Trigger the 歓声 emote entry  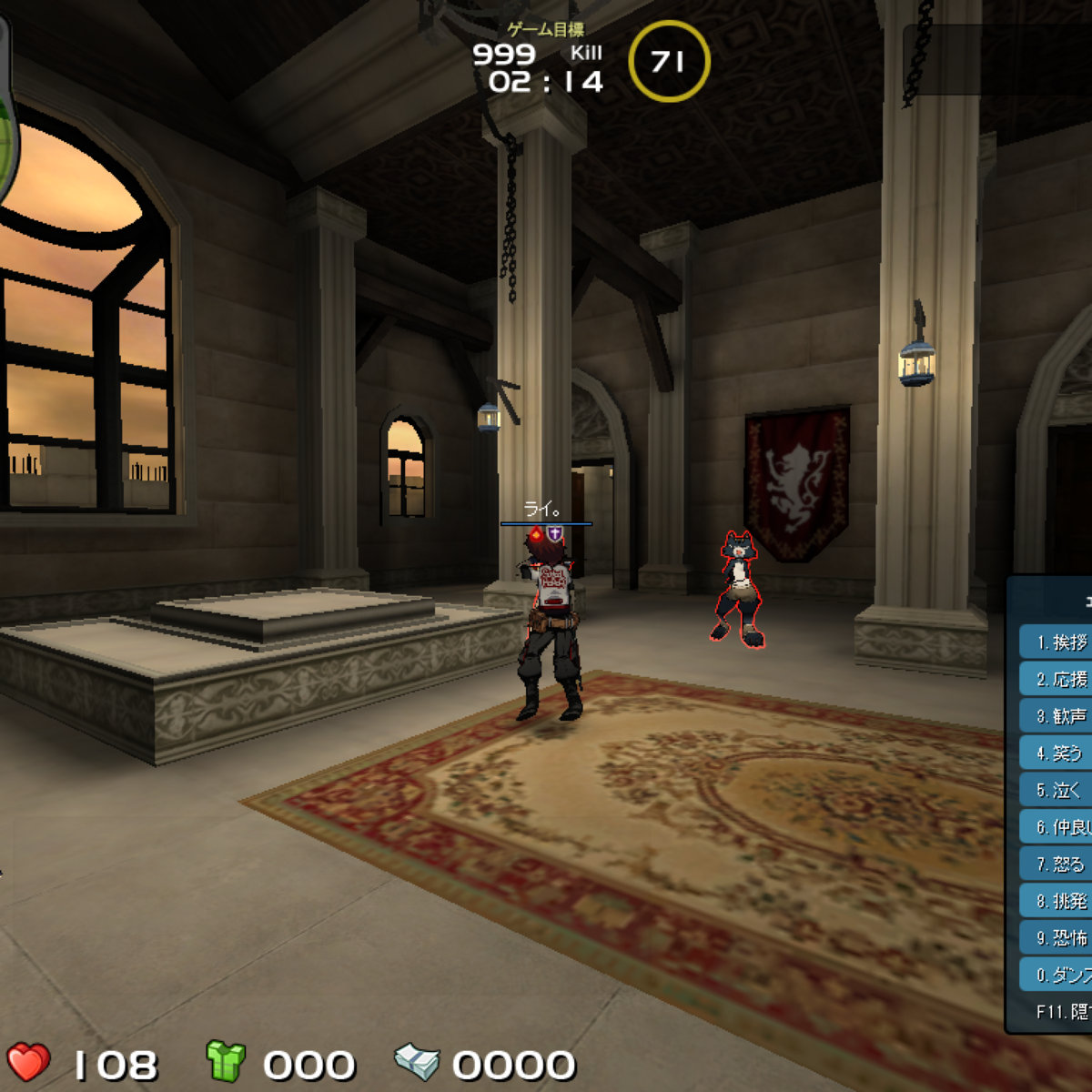click(1057, 716)
